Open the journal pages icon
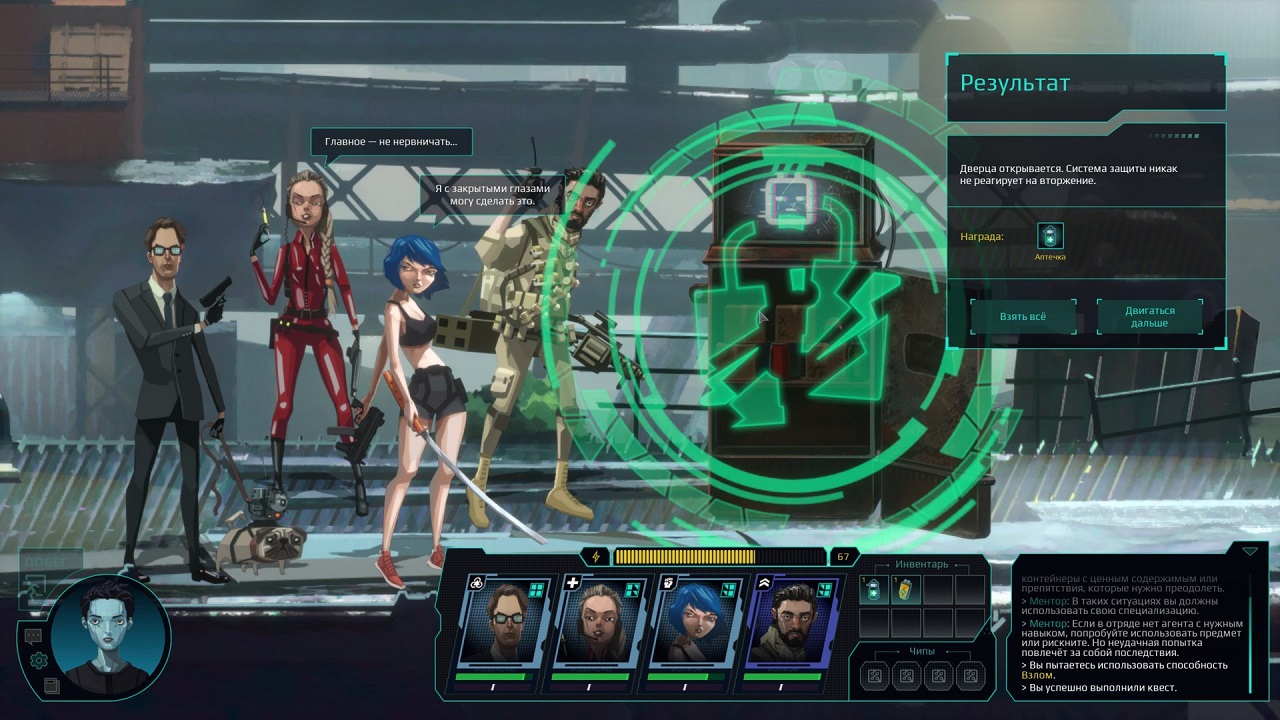Viewport: 1280px width, 720px height. tap(52, 685)
